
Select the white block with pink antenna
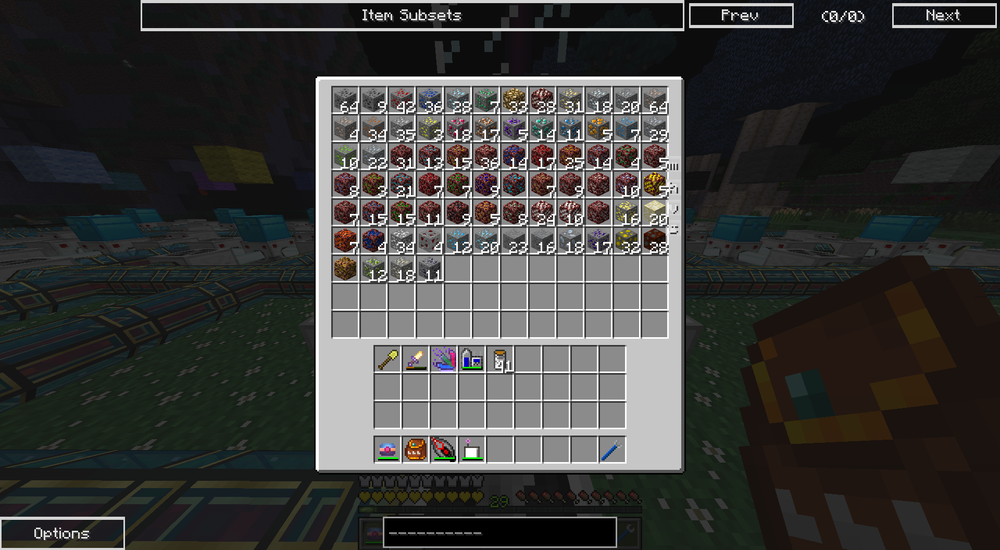point(472,450)
